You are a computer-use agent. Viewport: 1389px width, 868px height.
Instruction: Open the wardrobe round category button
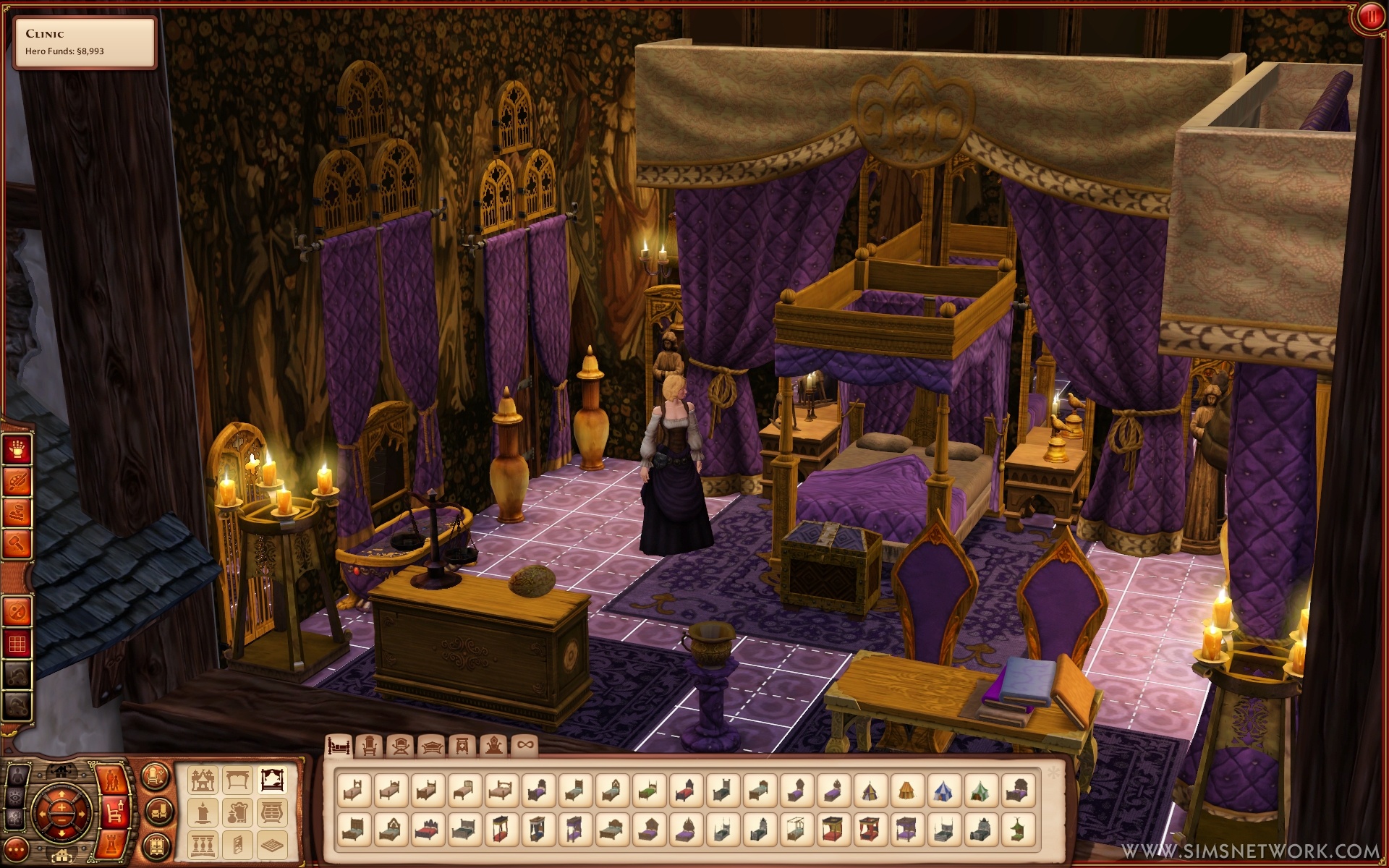coord(155,846)
